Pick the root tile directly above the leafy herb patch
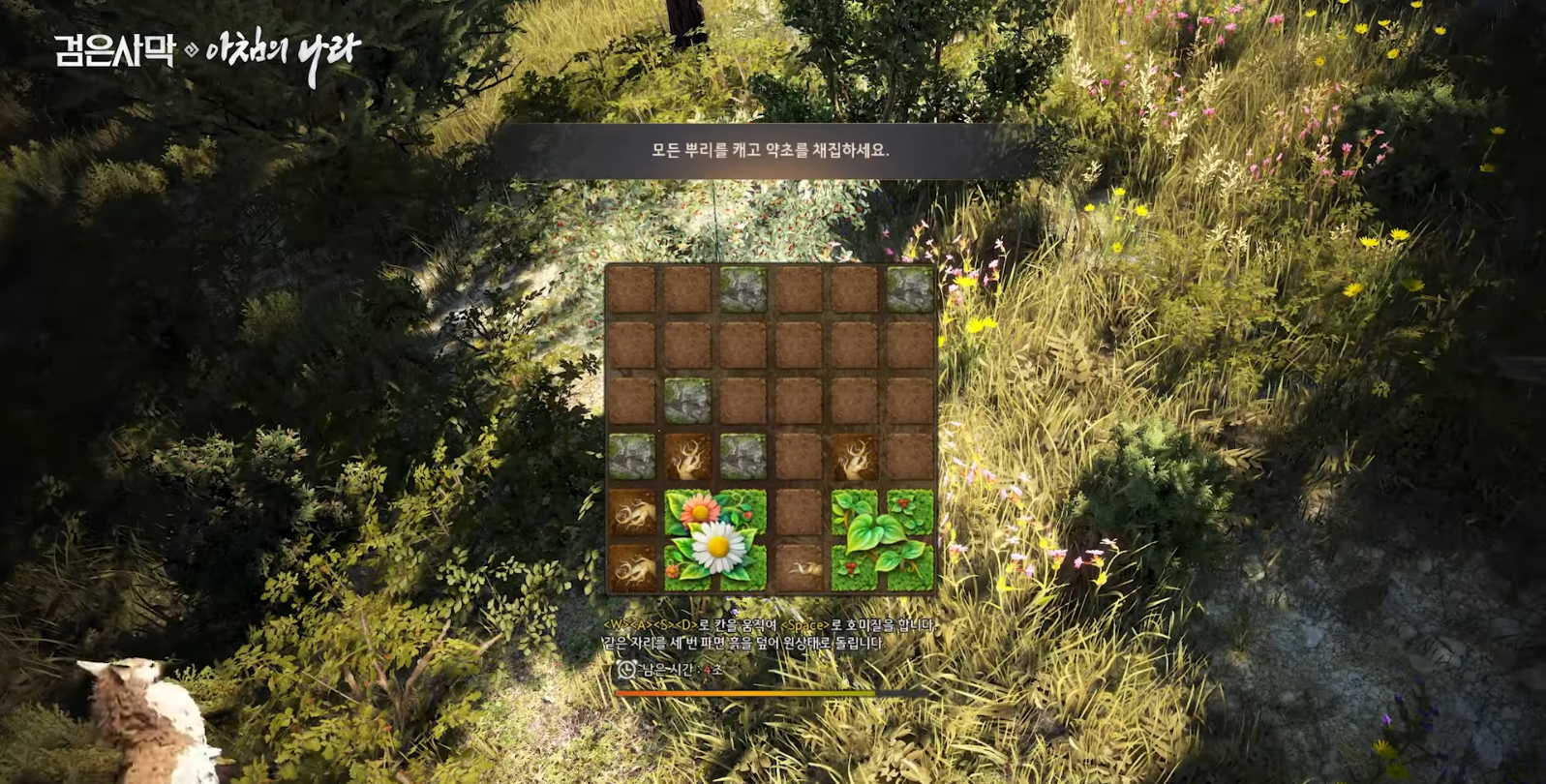Screen dimensions: 1546x784 click(855, 457)
